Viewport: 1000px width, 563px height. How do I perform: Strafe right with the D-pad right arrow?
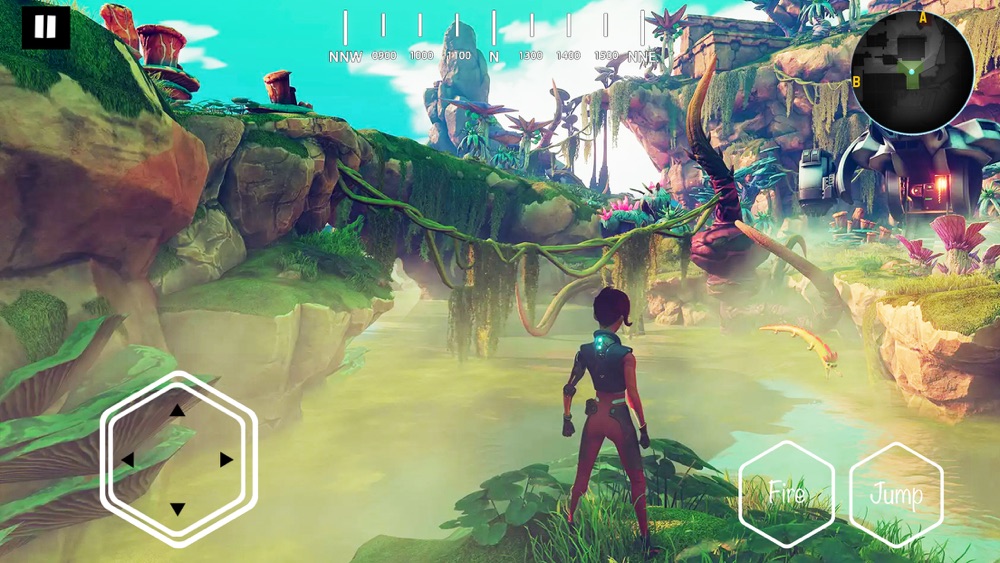coord(227,460)
